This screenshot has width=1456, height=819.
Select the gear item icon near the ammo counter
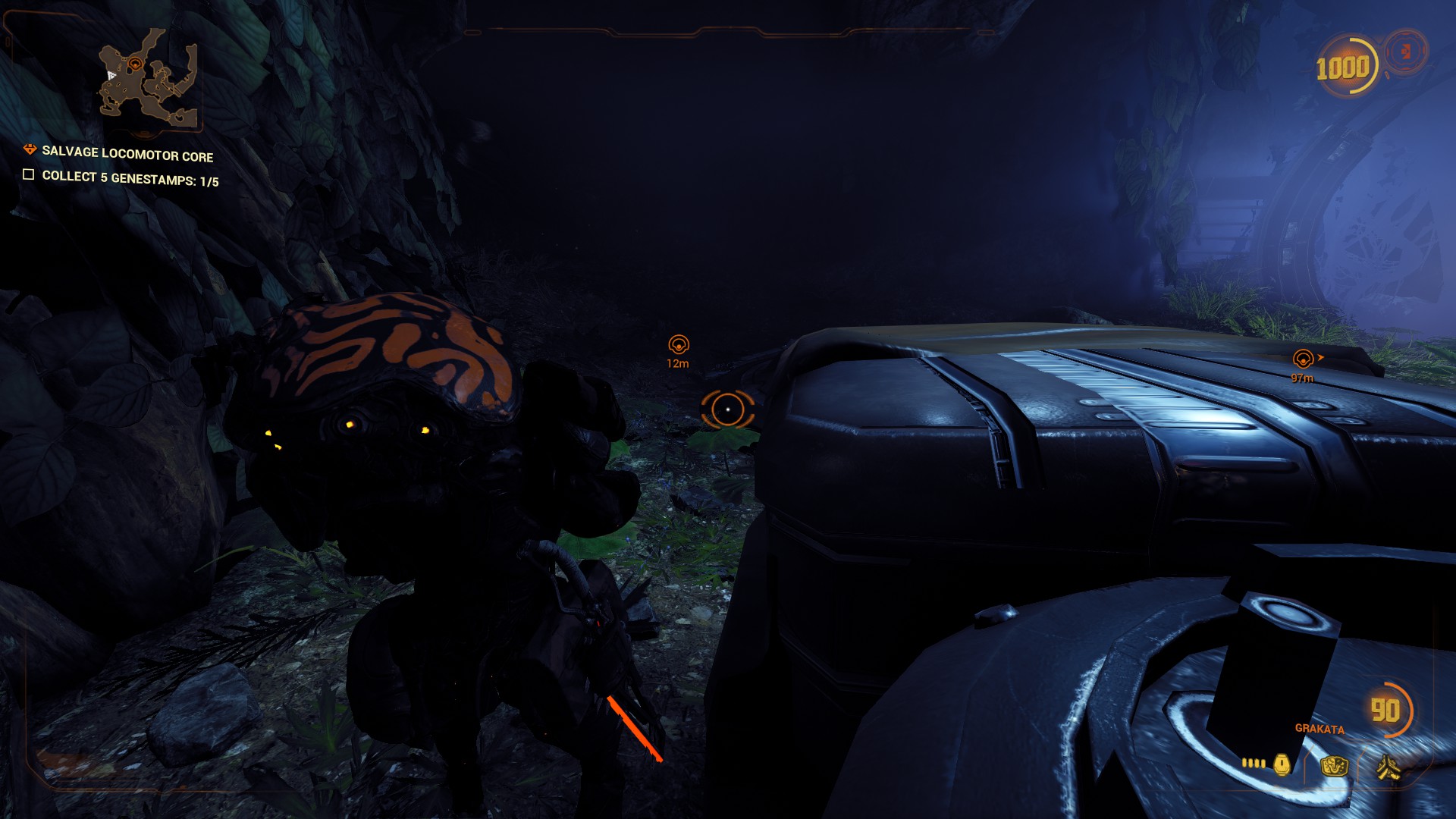1333,767
